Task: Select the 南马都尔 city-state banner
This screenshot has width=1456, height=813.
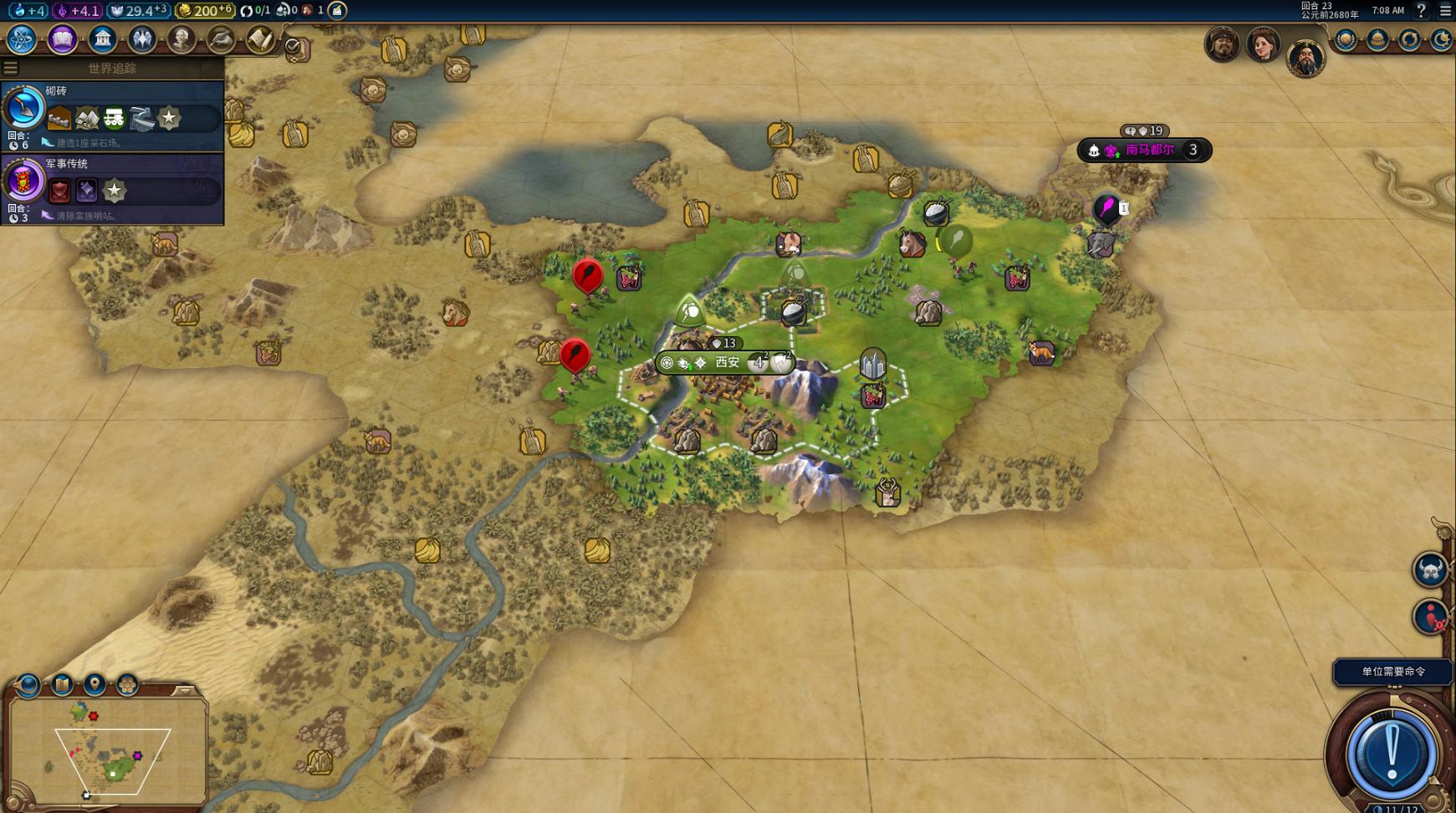Action: (x=1149, y=151)
